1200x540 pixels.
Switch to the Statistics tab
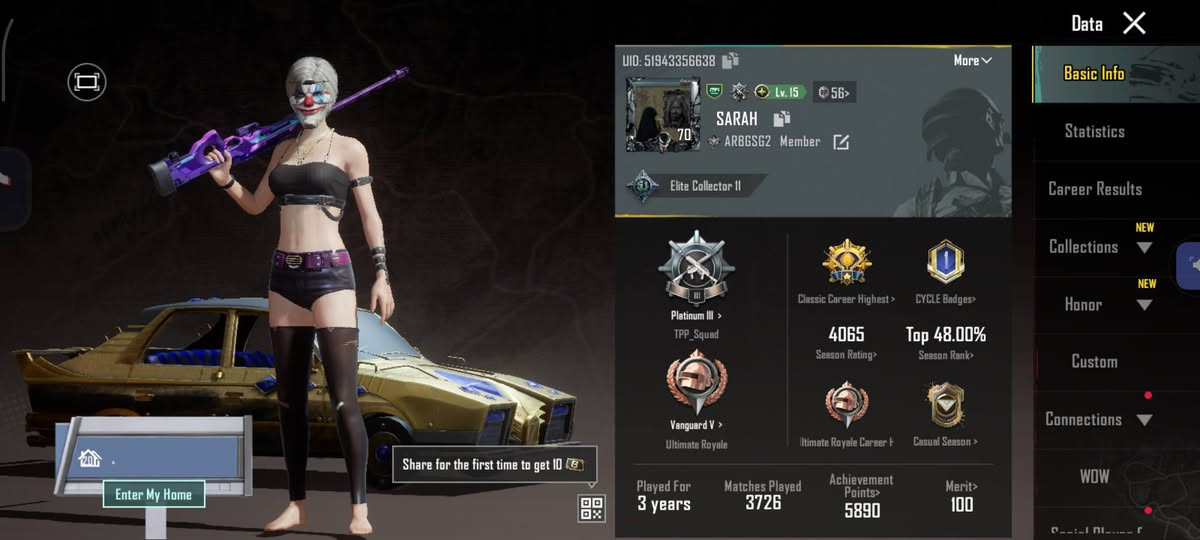pyautogui.click(x=1094, y=131)
